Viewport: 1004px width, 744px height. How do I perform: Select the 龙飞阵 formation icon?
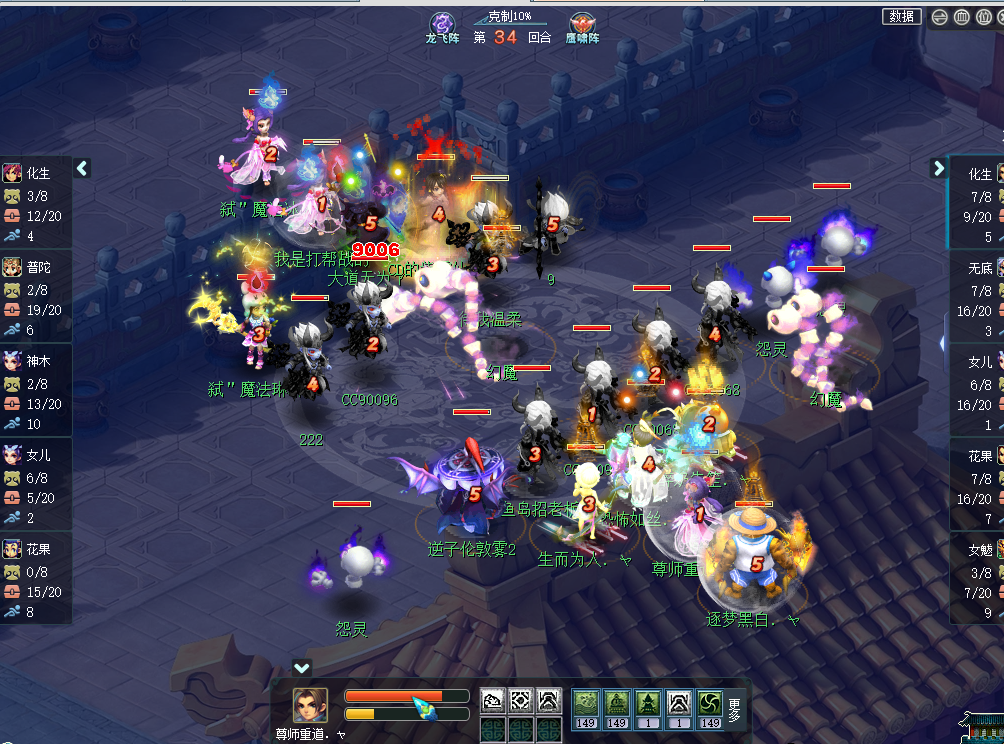442,24
